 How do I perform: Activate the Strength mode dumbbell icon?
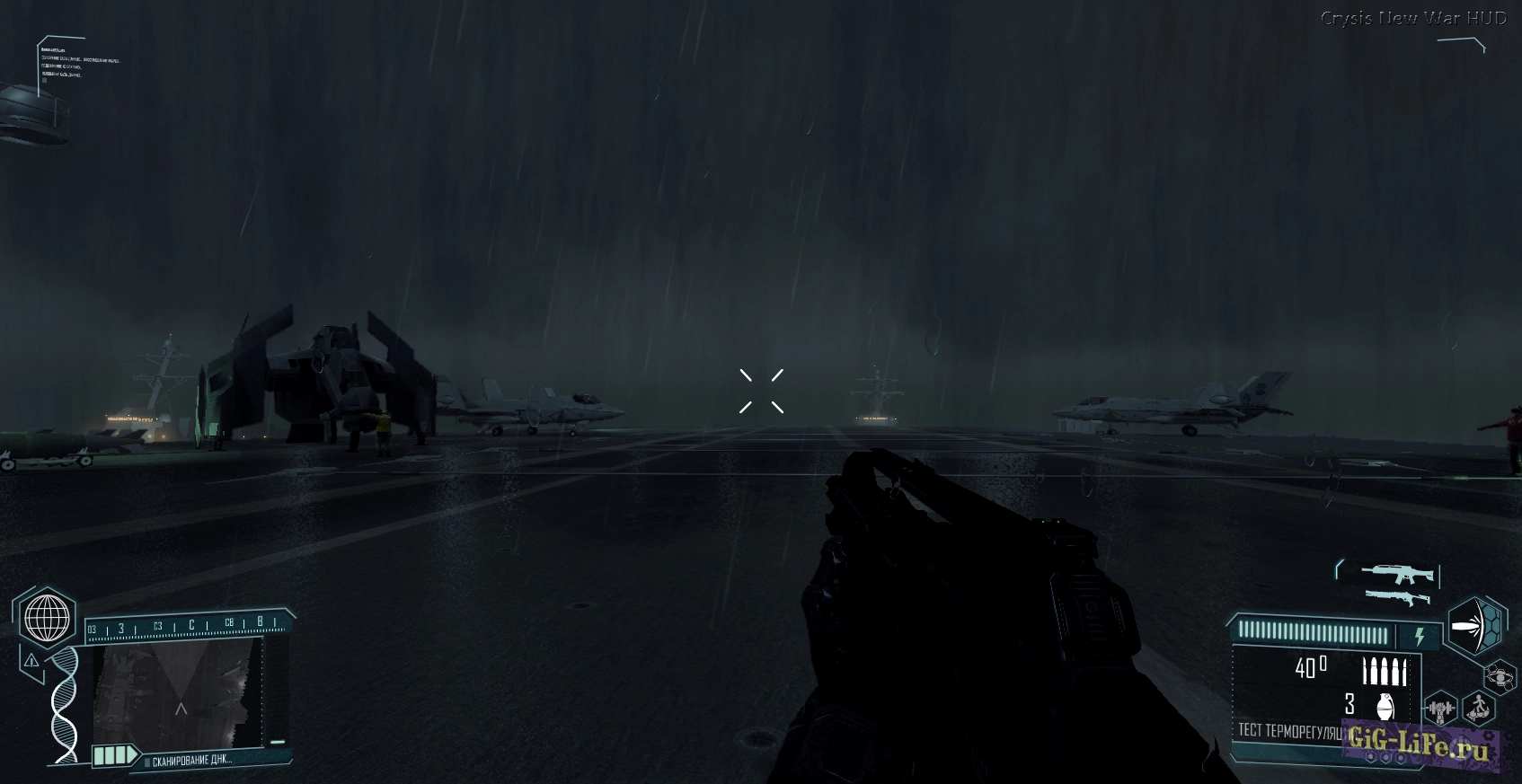(x=1440, y=708)
